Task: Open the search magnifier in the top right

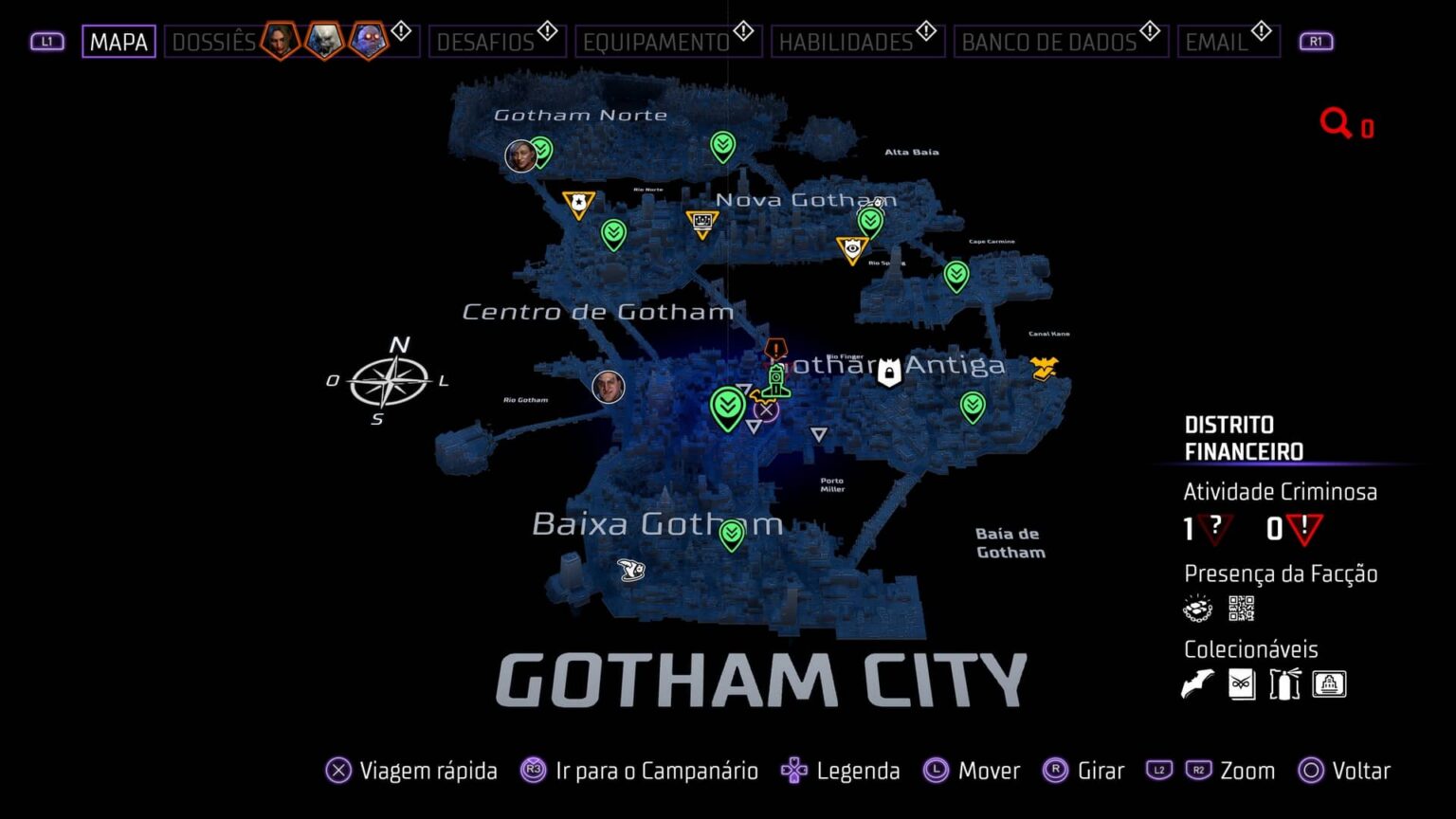Action: tap(1336, 122)
